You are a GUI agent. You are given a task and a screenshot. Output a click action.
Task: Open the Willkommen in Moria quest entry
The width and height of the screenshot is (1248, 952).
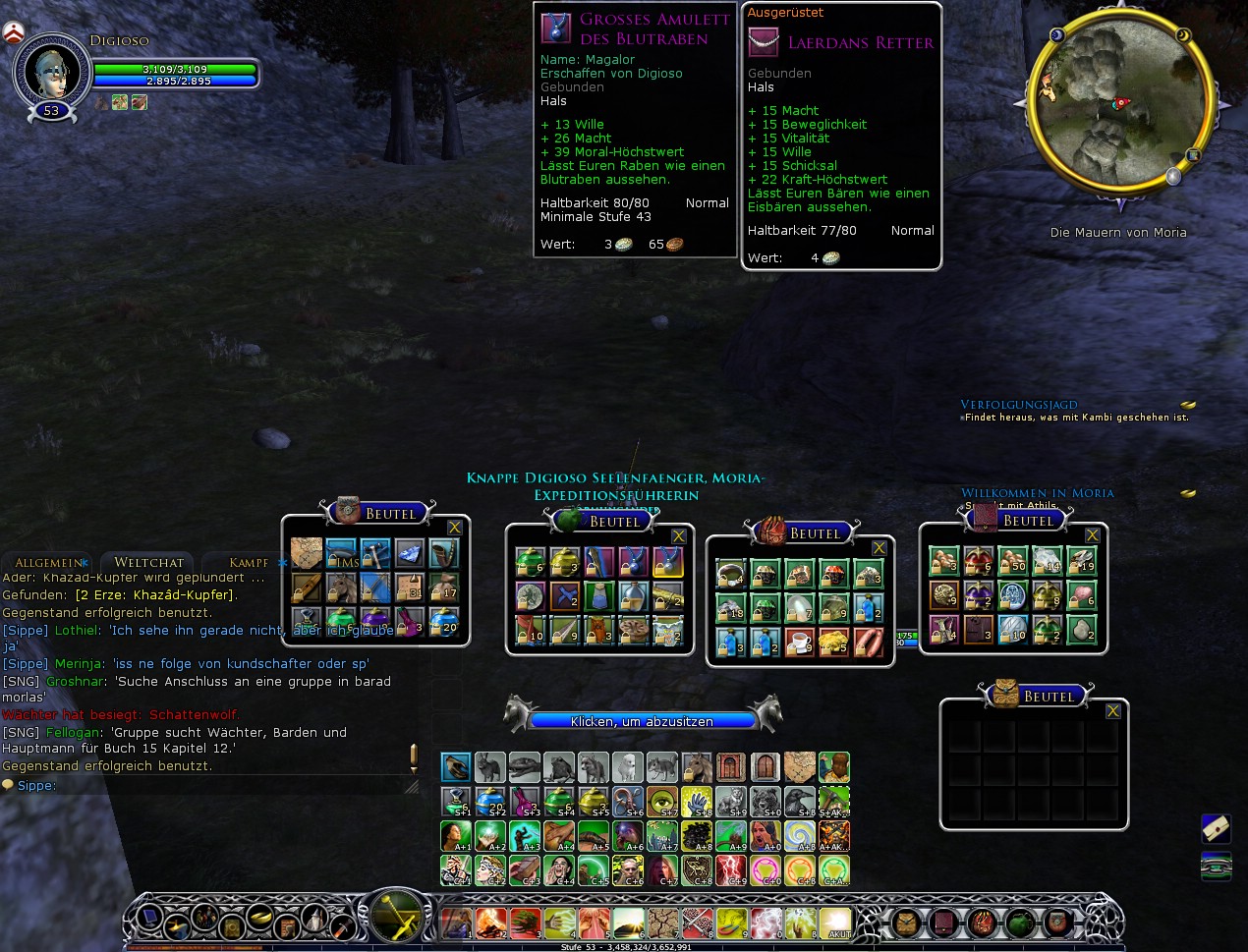1038,492
